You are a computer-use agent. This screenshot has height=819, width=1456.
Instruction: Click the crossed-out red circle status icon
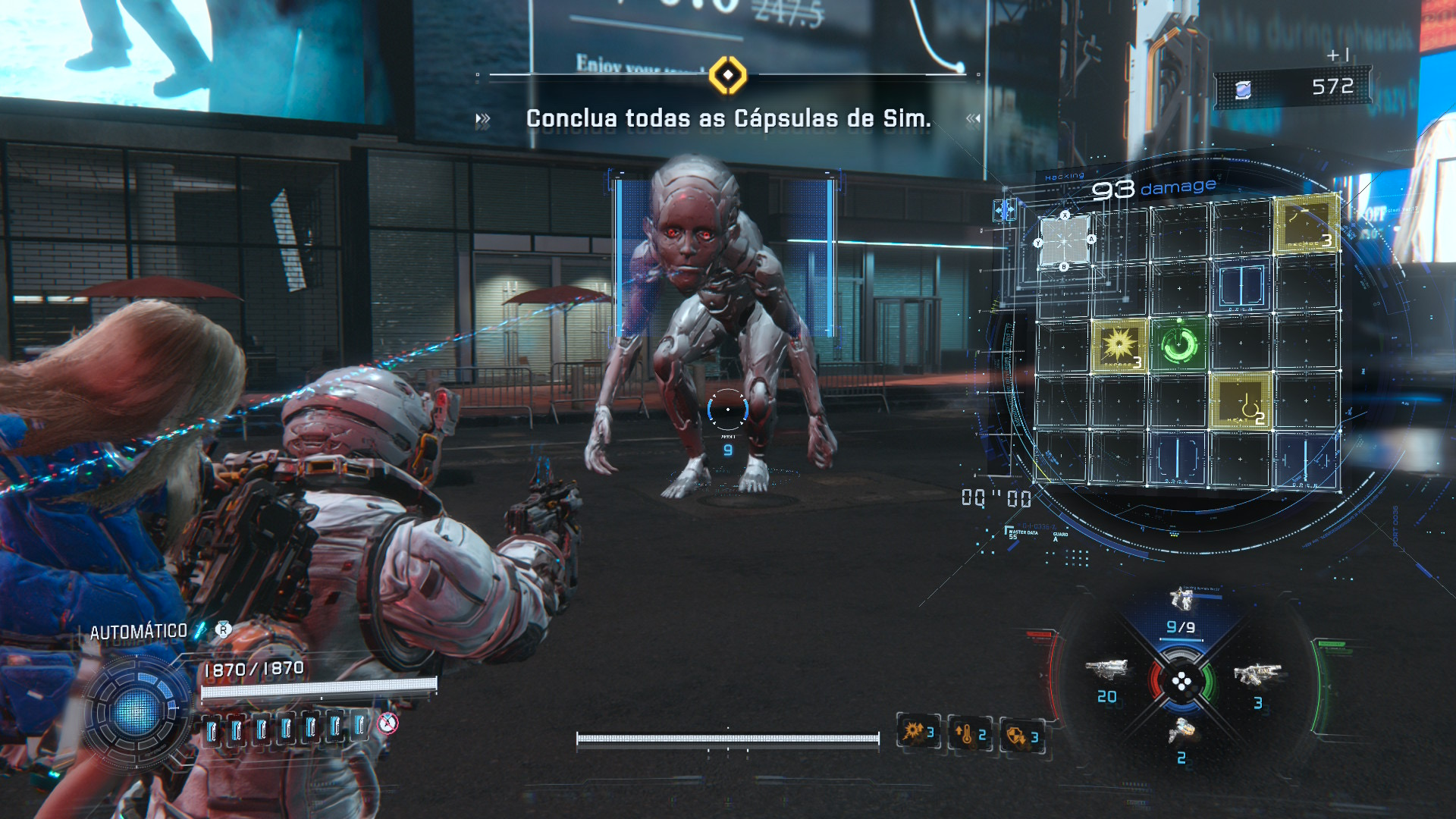coord(388,723)
